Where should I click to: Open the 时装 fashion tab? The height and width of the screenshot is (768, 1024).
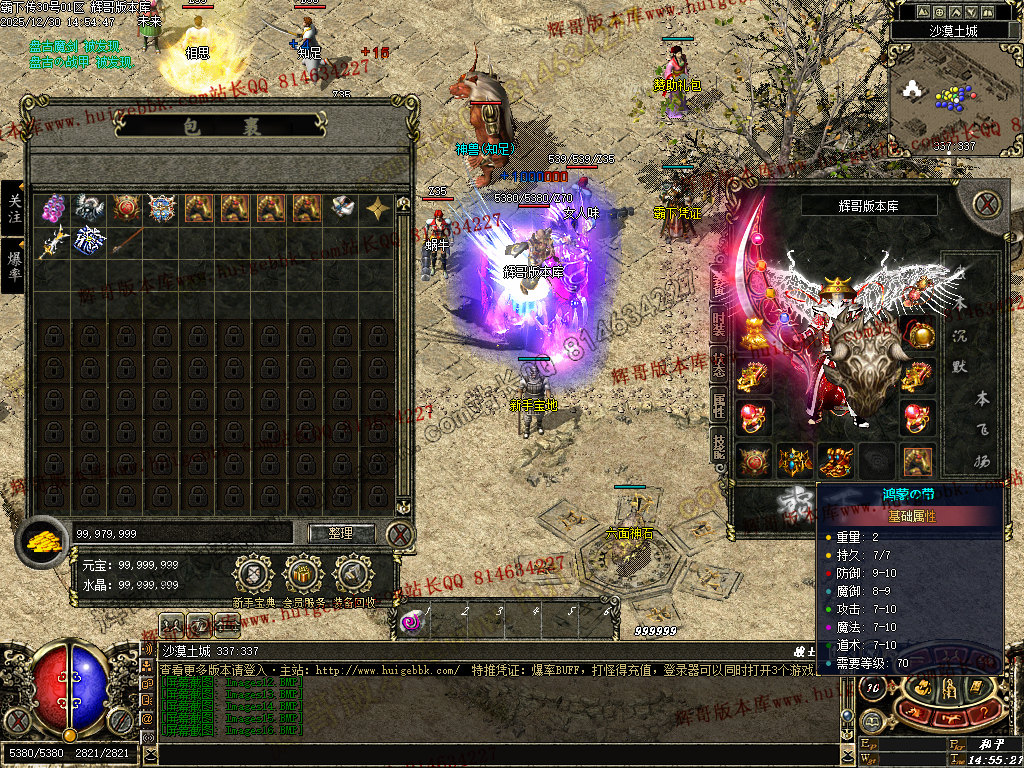[719, 322]
